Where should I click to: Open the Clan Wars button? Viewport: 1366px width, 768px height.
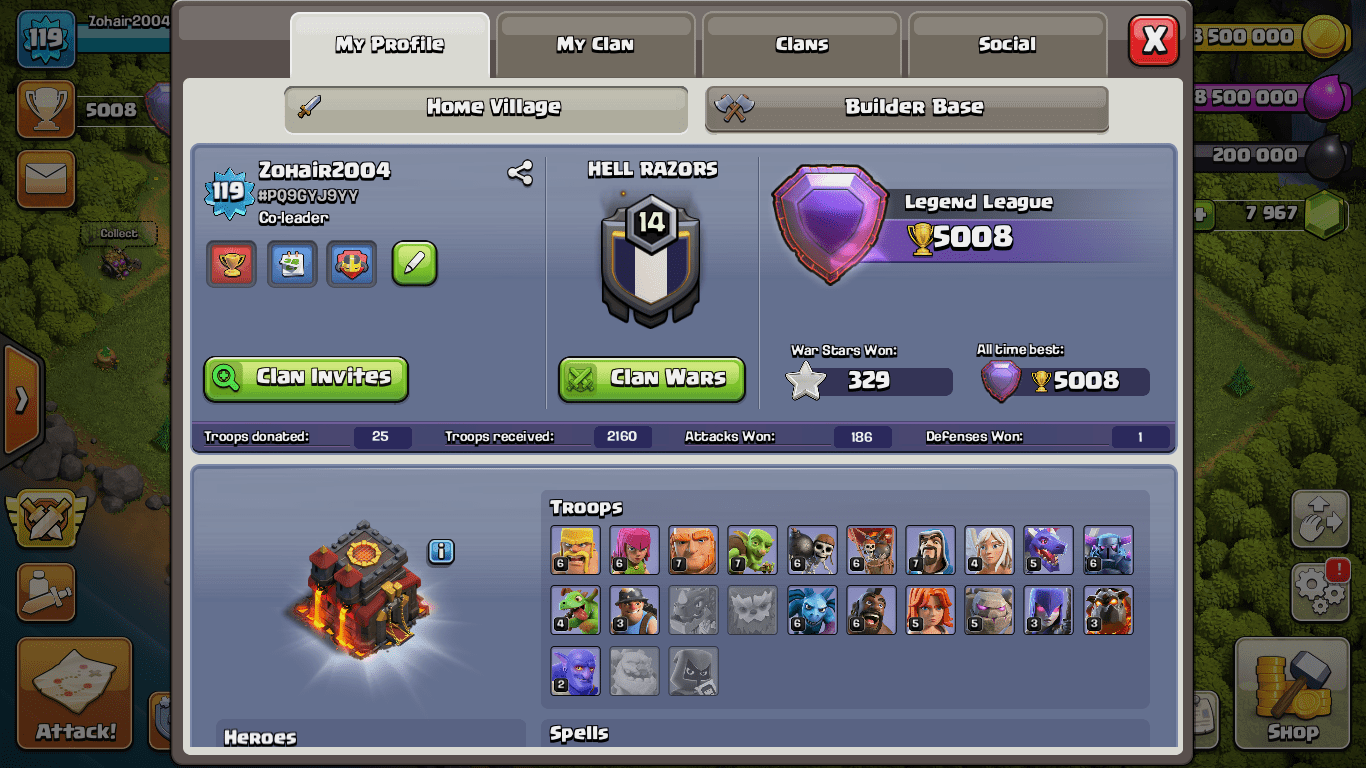(x=652, y=378)
